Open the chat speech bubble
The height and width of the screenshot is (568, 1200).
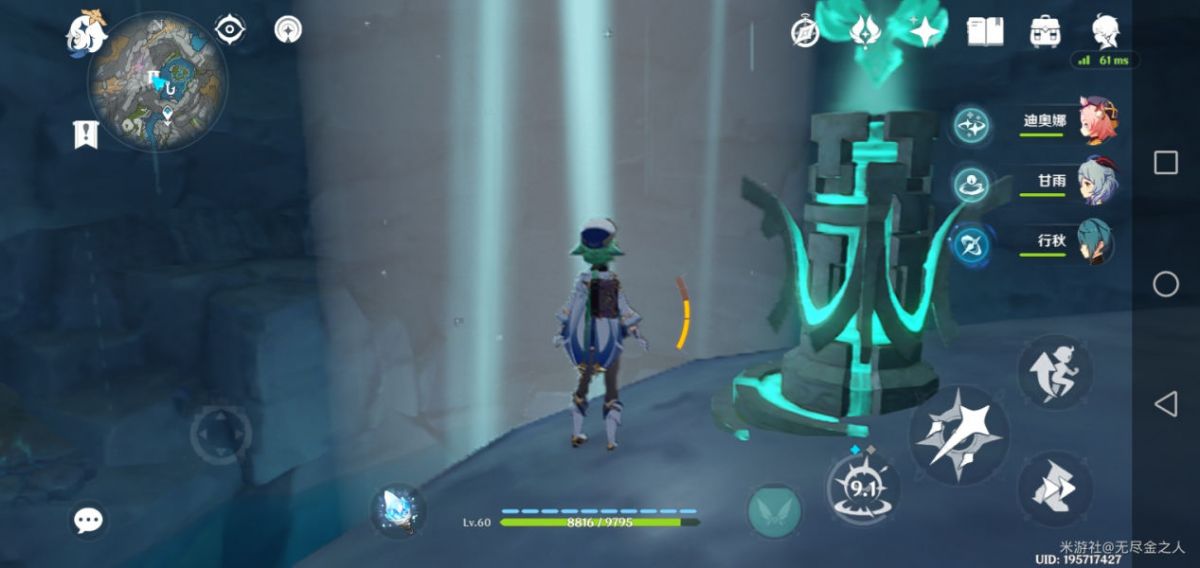[x=88, y=520]
